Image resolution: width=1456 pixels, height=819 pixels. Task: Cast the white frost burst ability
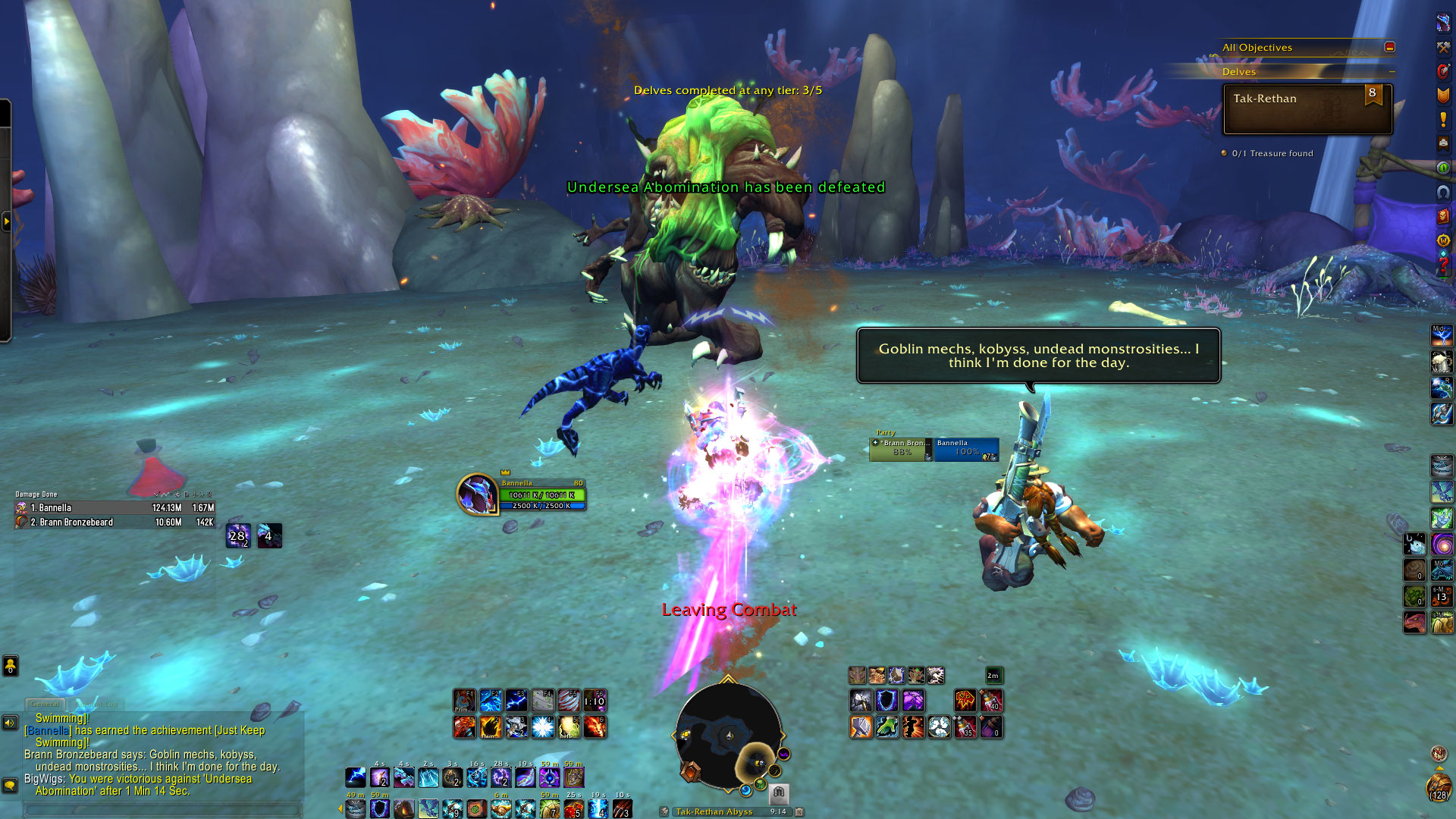543,726
